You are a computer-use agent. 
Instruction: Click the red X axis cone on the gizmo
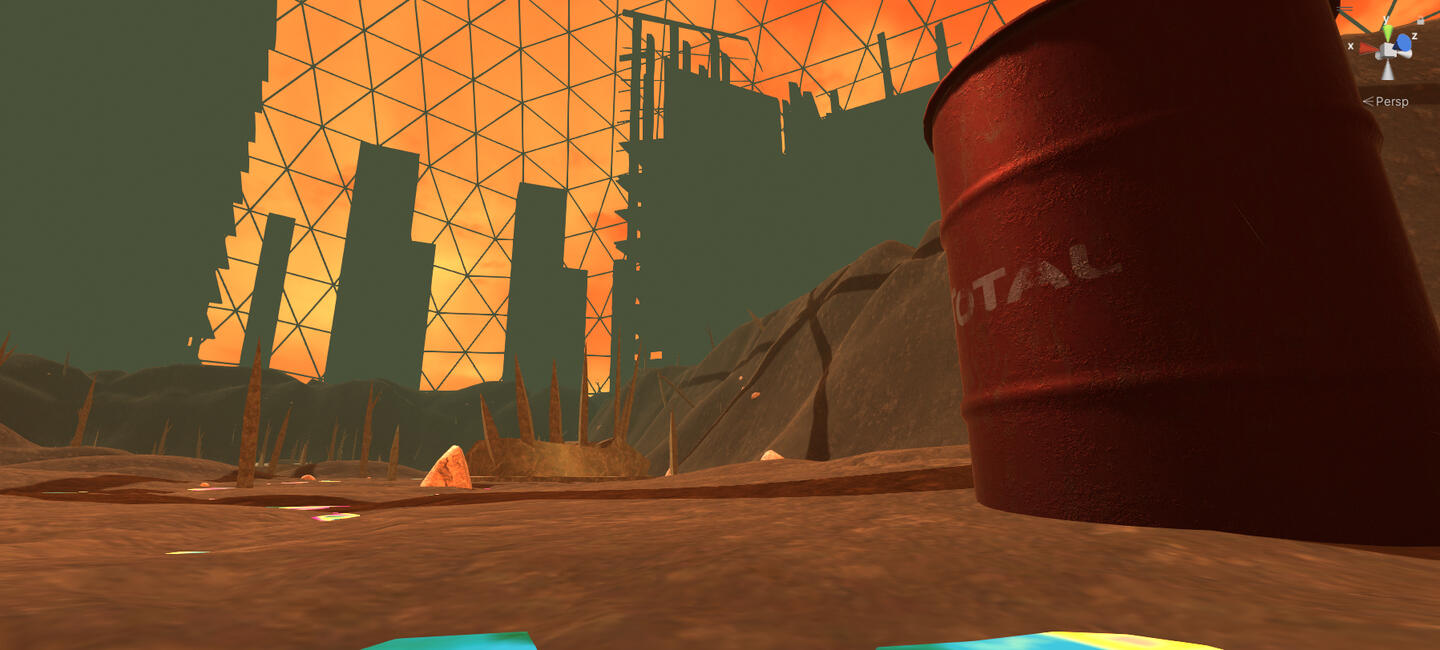[1368, 46]
